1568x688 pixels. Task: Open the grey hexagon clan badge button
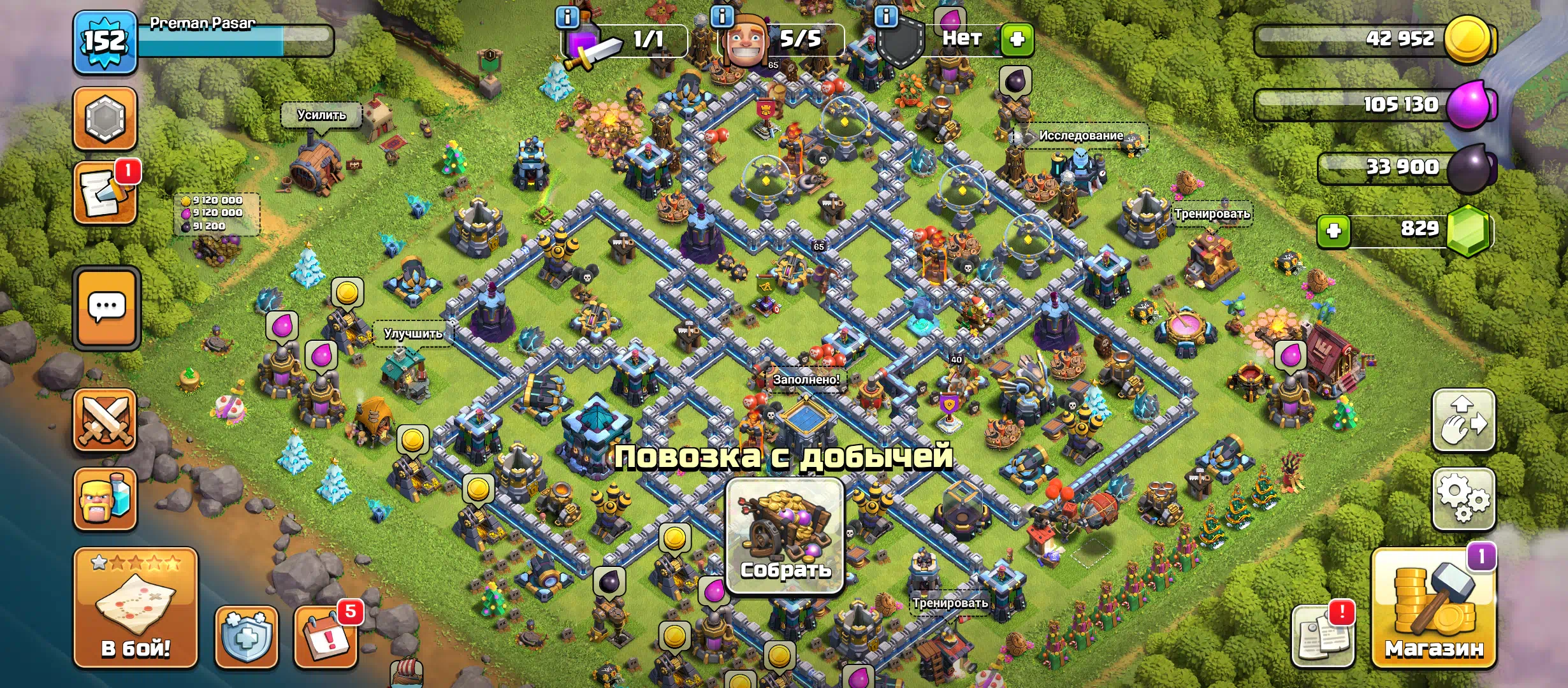(x=105, y=118)
